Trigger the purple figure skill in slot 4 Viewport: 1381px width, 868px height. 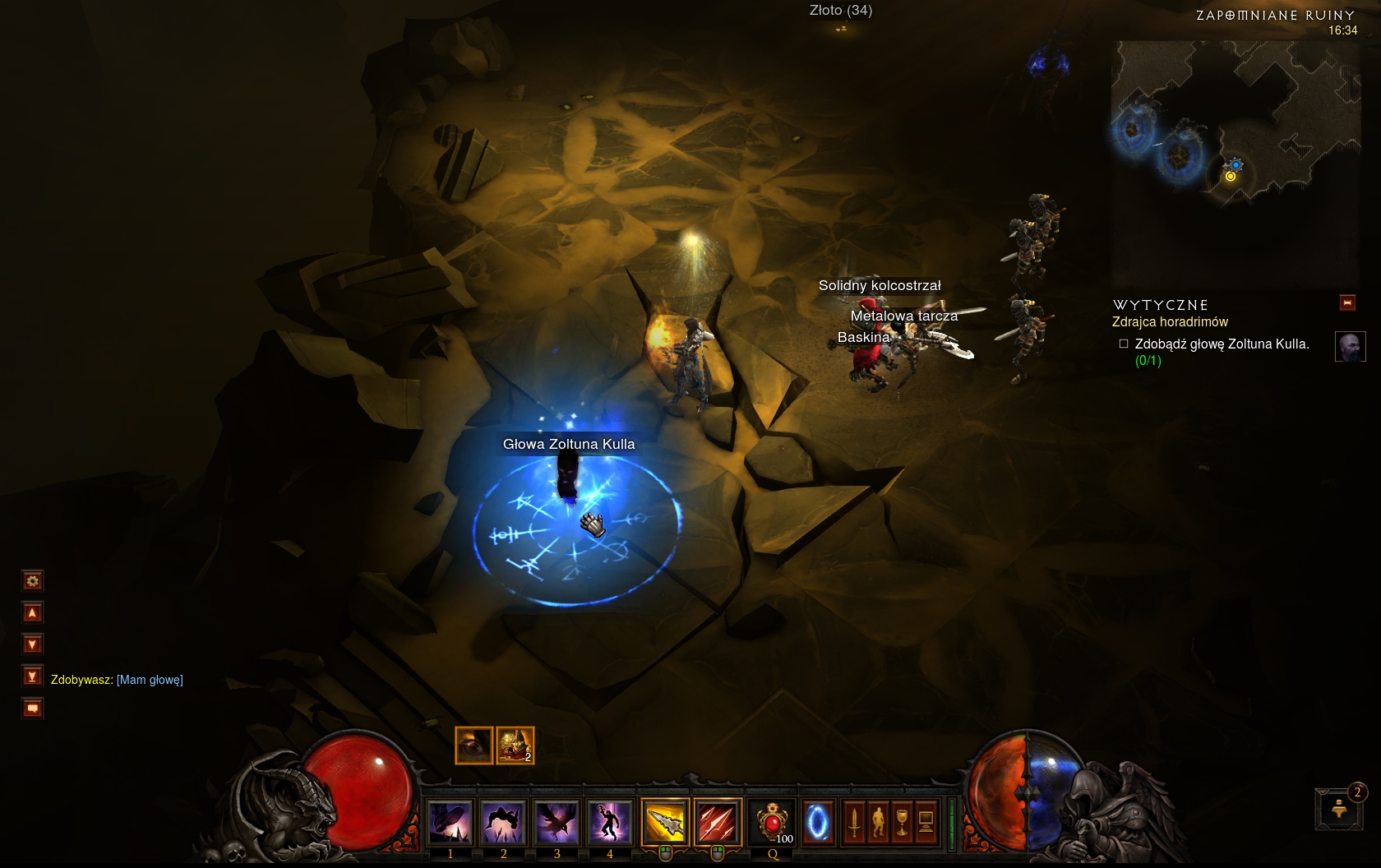pos(609,822)
